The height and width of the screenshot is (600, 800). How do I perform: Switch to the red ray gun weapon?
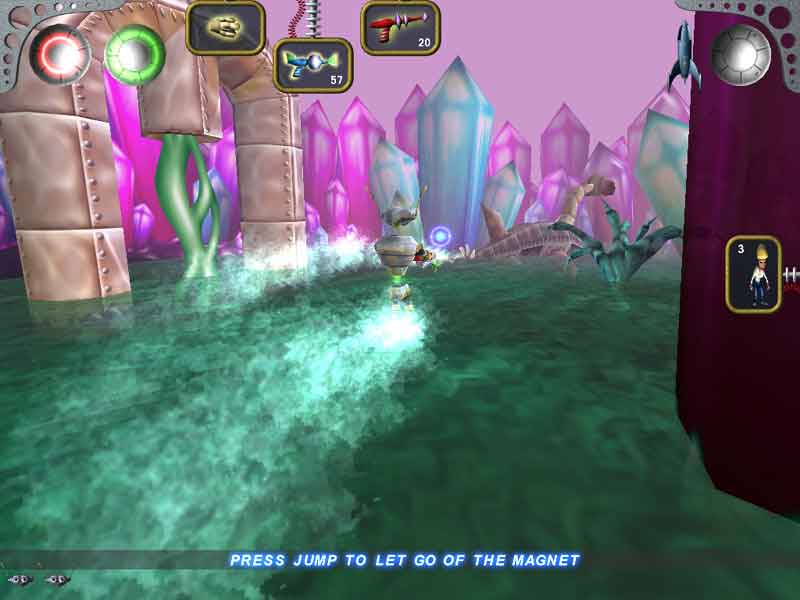400,26
